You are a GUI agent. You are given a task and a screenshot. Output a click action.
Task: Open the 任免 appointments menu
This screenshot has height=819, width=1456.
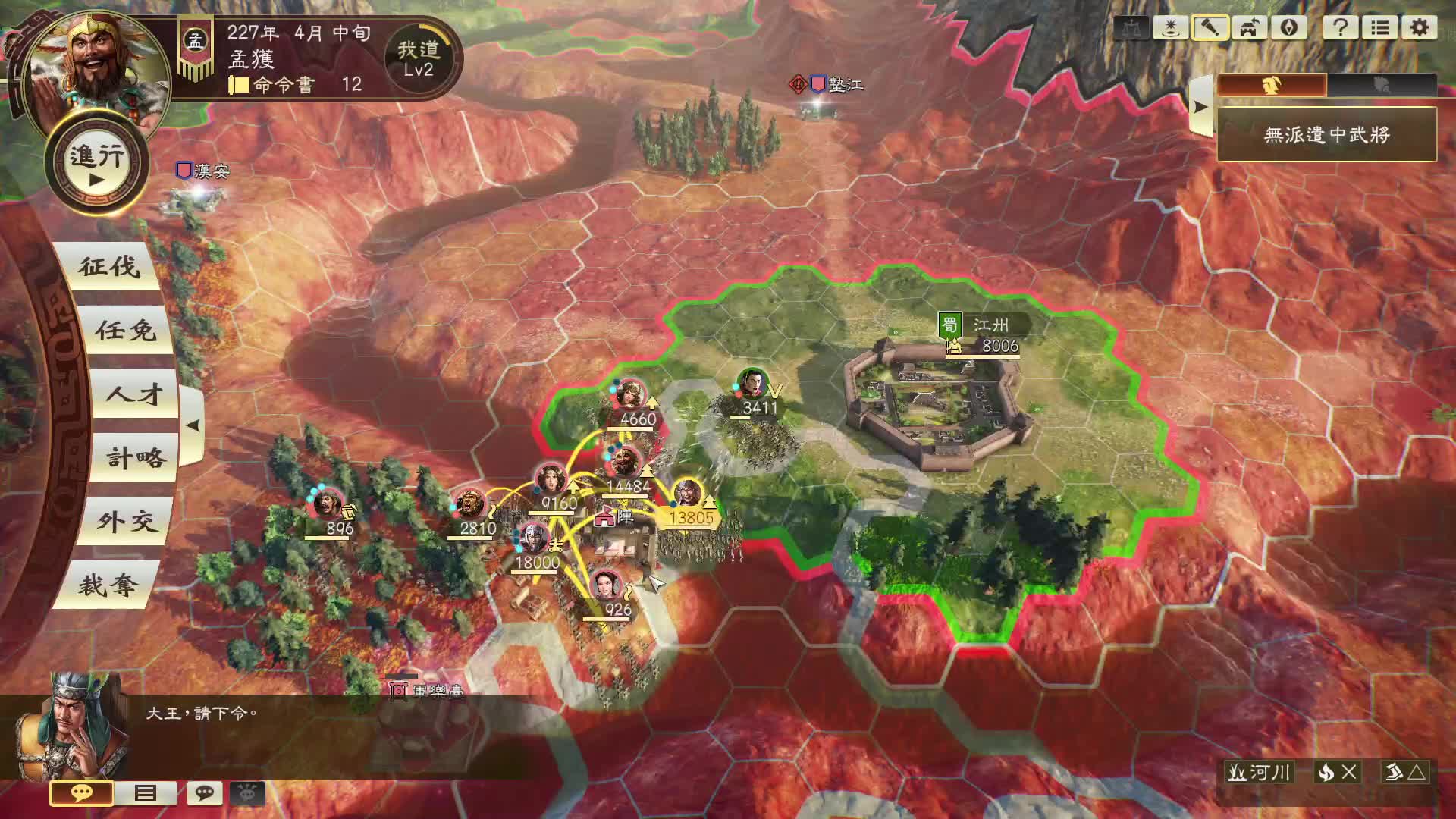[125, 331]
